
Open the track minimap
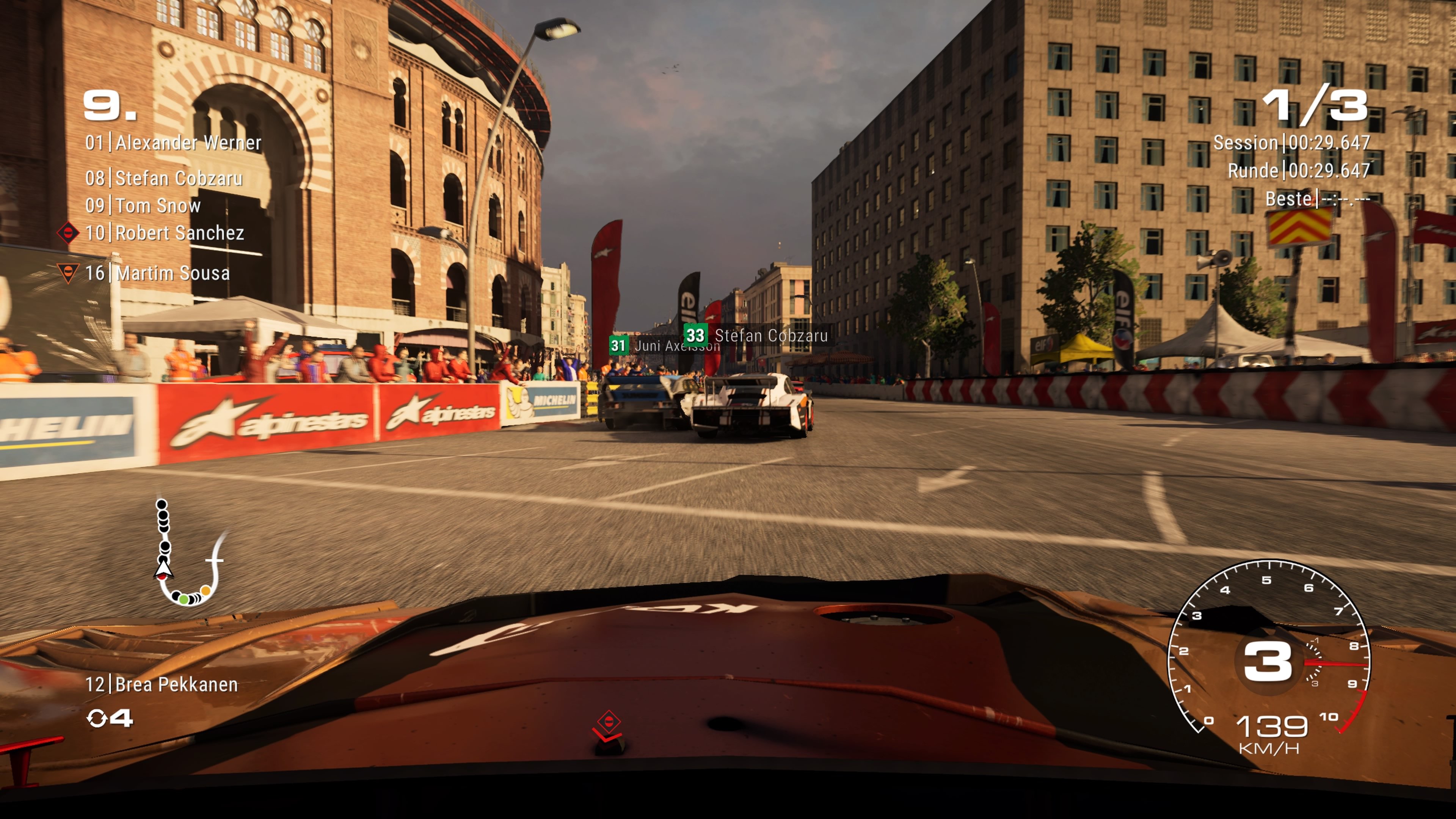click(188, 553)
